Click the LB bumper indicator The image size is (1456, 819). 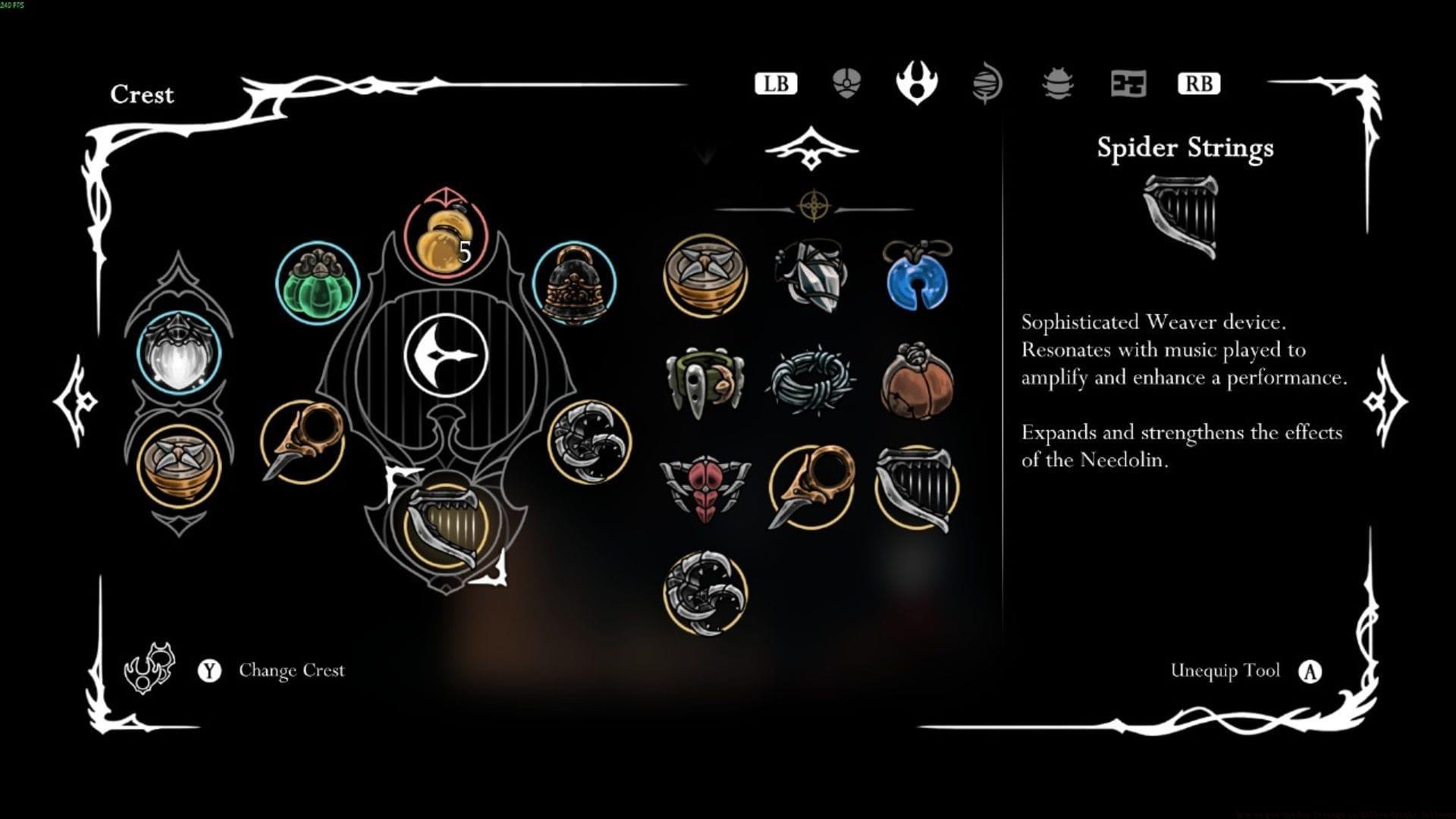click(x=775, y=84)
